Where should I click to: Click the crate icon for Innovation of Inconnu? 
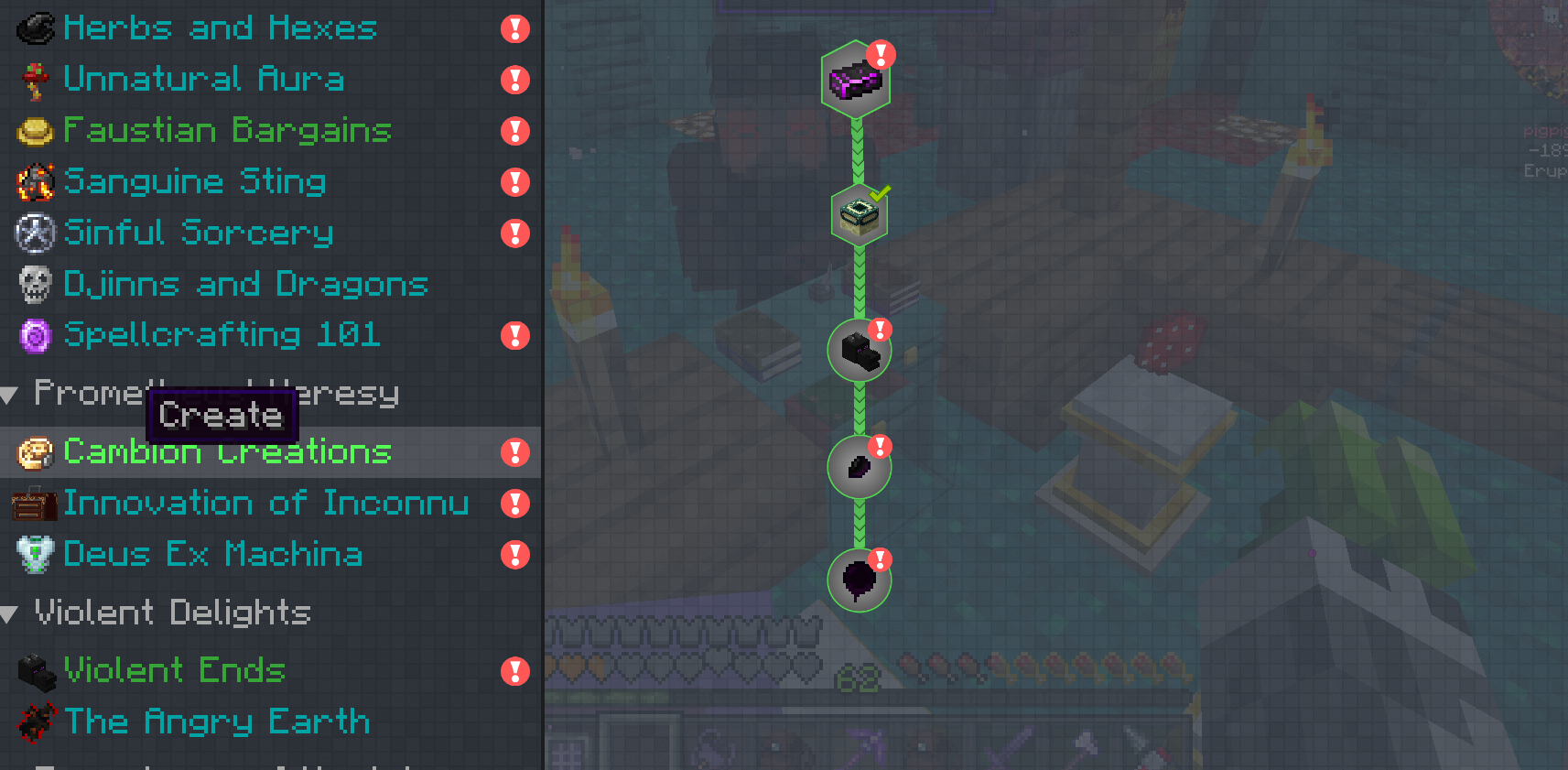click(x=33, y=504)
